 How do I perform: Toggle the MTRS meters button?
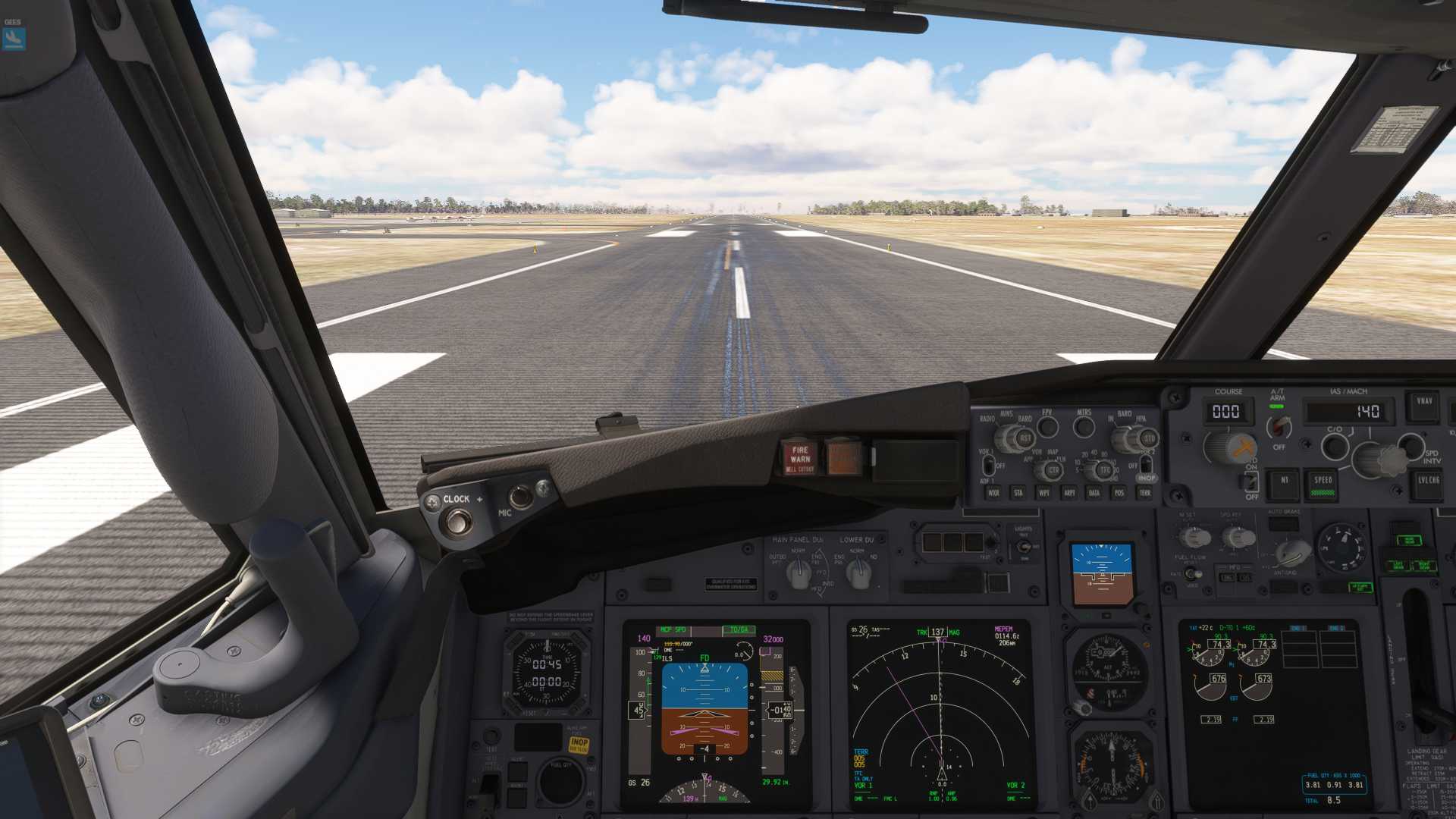click(1084, 428)
